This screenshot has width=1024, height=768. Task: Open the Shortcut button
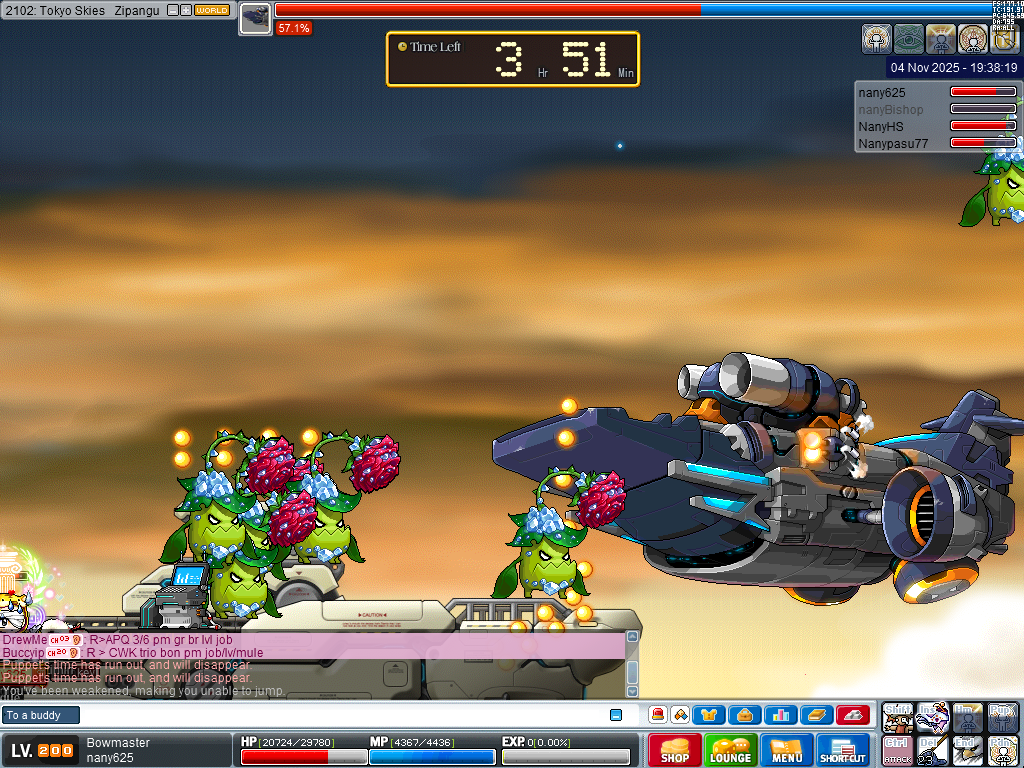pyautogui.click(x=843, y=751)
